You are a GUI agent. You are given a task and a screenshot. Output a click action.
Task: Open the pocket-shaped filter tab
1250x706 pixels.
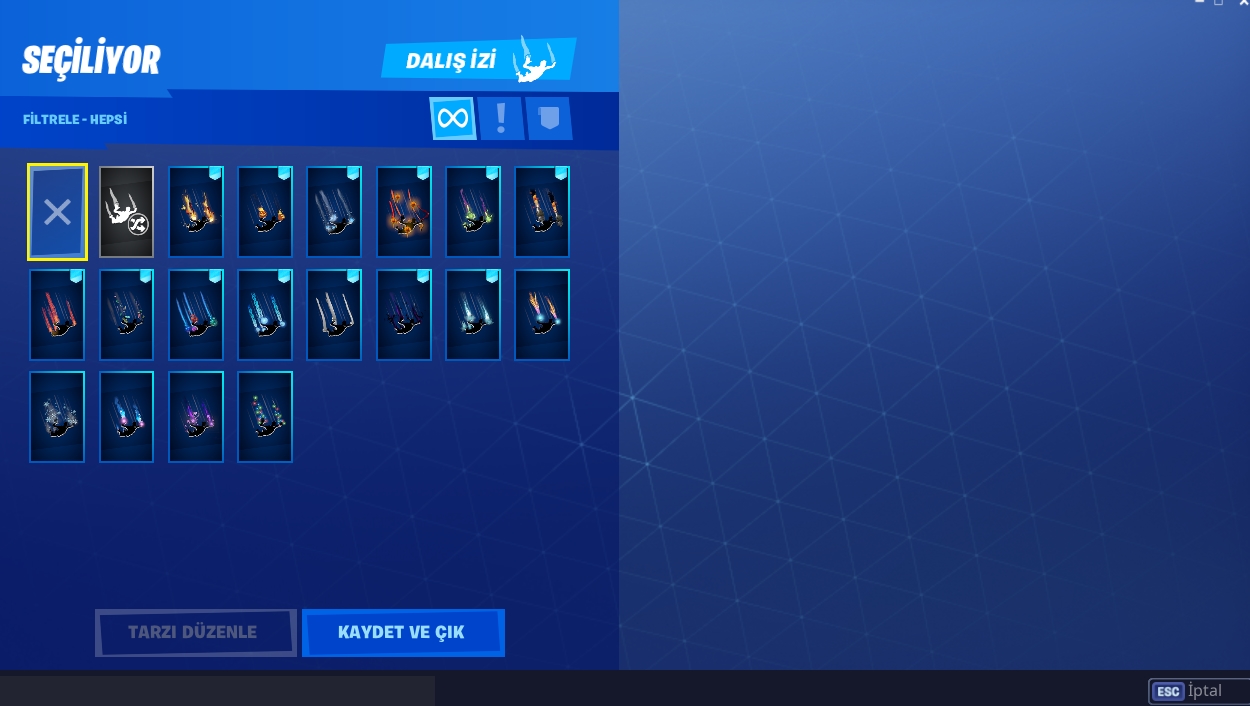(x=548, y=119)
